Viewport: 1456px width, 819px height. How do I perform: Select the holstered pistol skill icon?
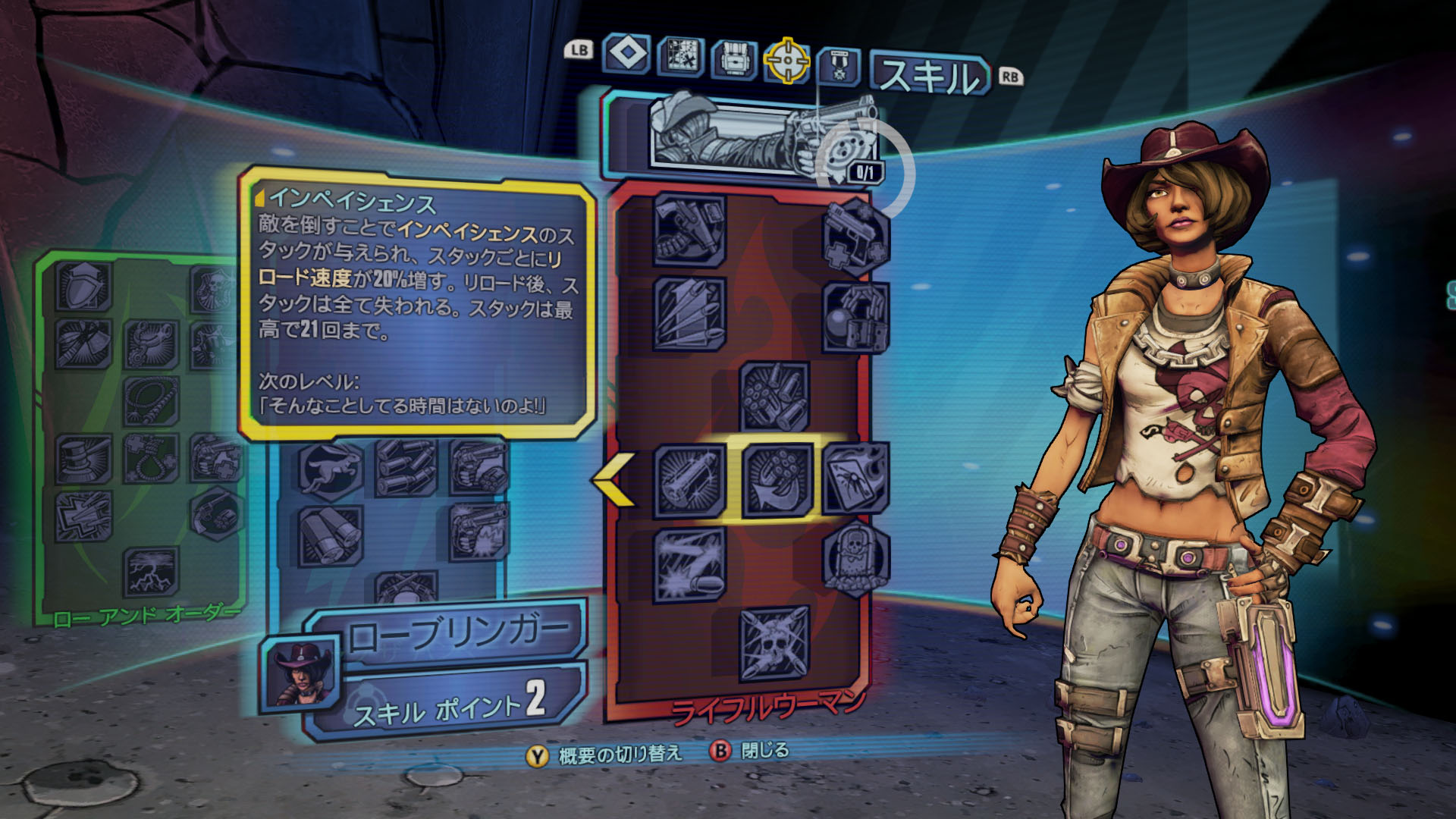(x=689, y=231)
